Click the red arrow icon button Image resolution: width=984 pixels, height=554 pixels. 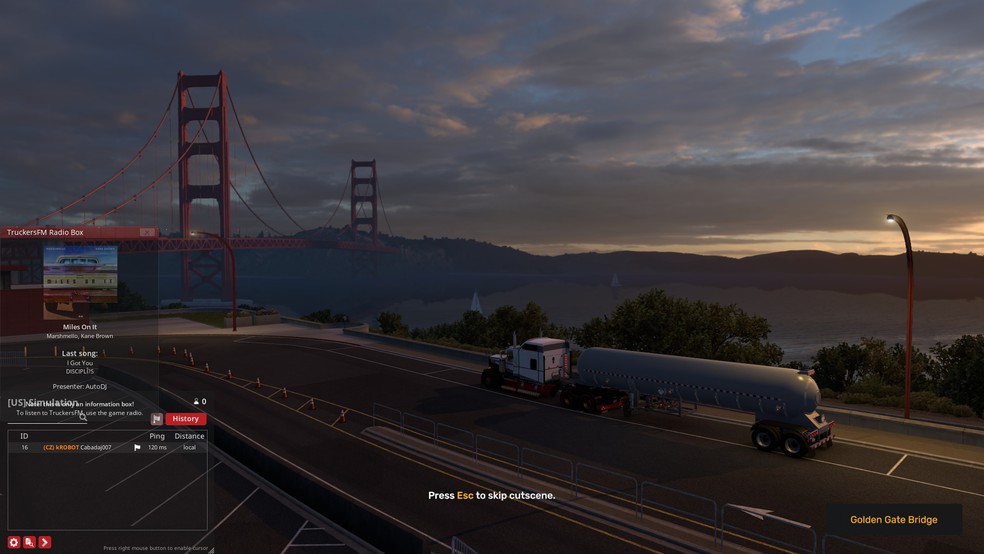point(45,542)
